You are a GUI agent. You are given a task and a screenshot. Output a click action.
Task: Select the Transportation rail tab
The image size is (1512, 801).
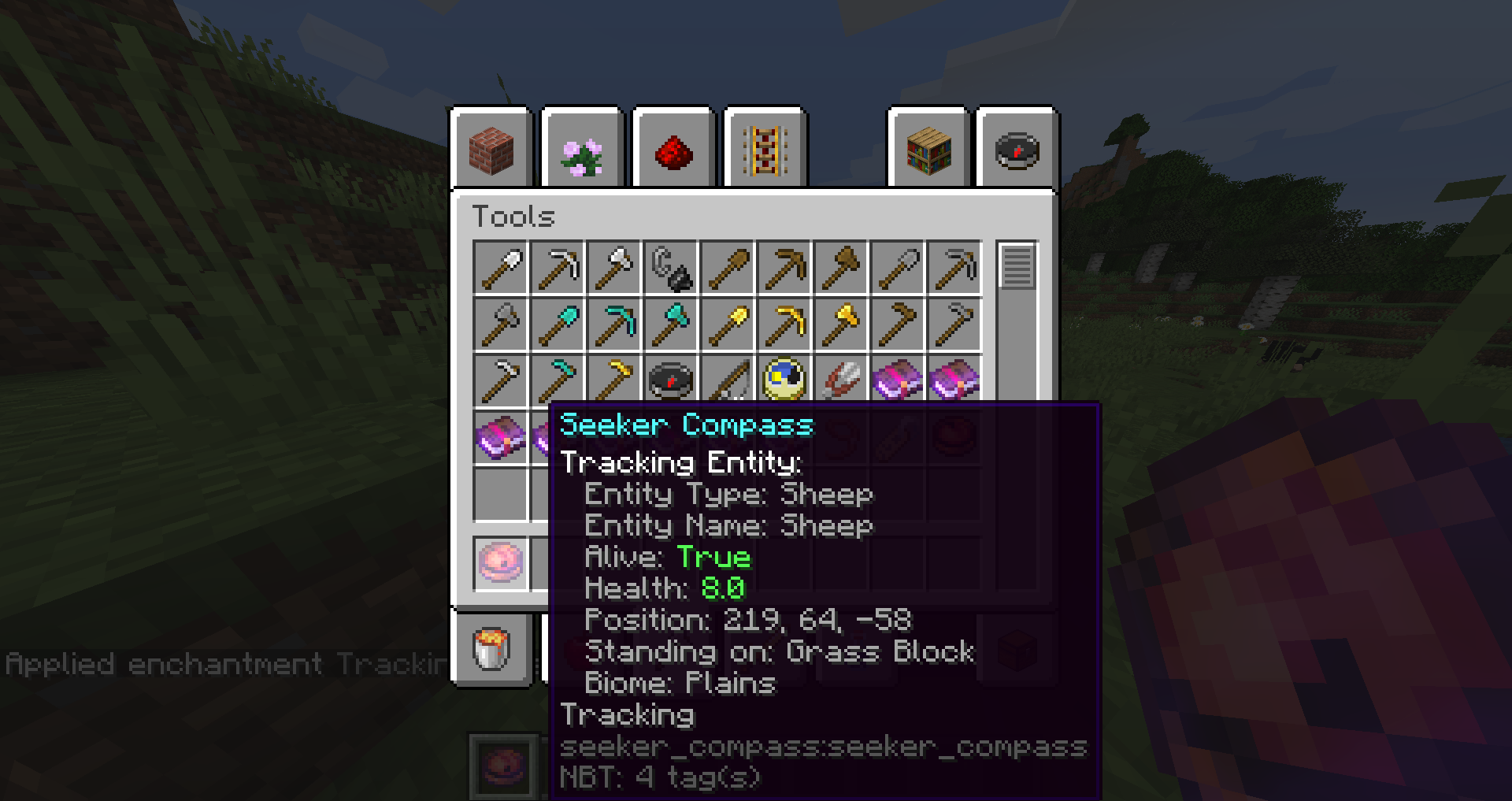(x=765, y=150)
